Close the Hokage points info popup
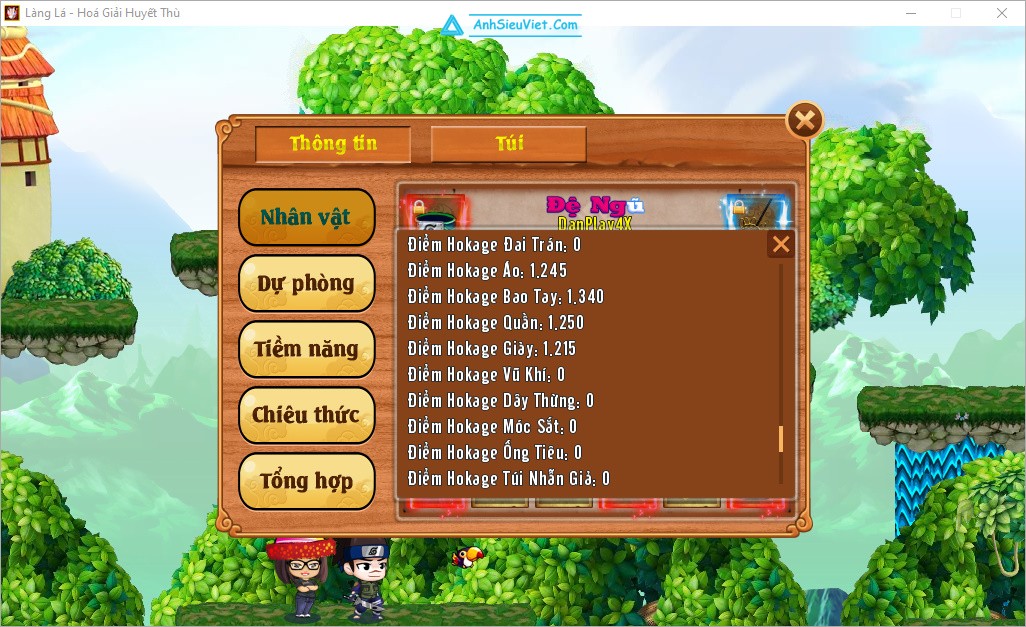The width and height of the screenshot is (1026, 627). tap(781, 244)
